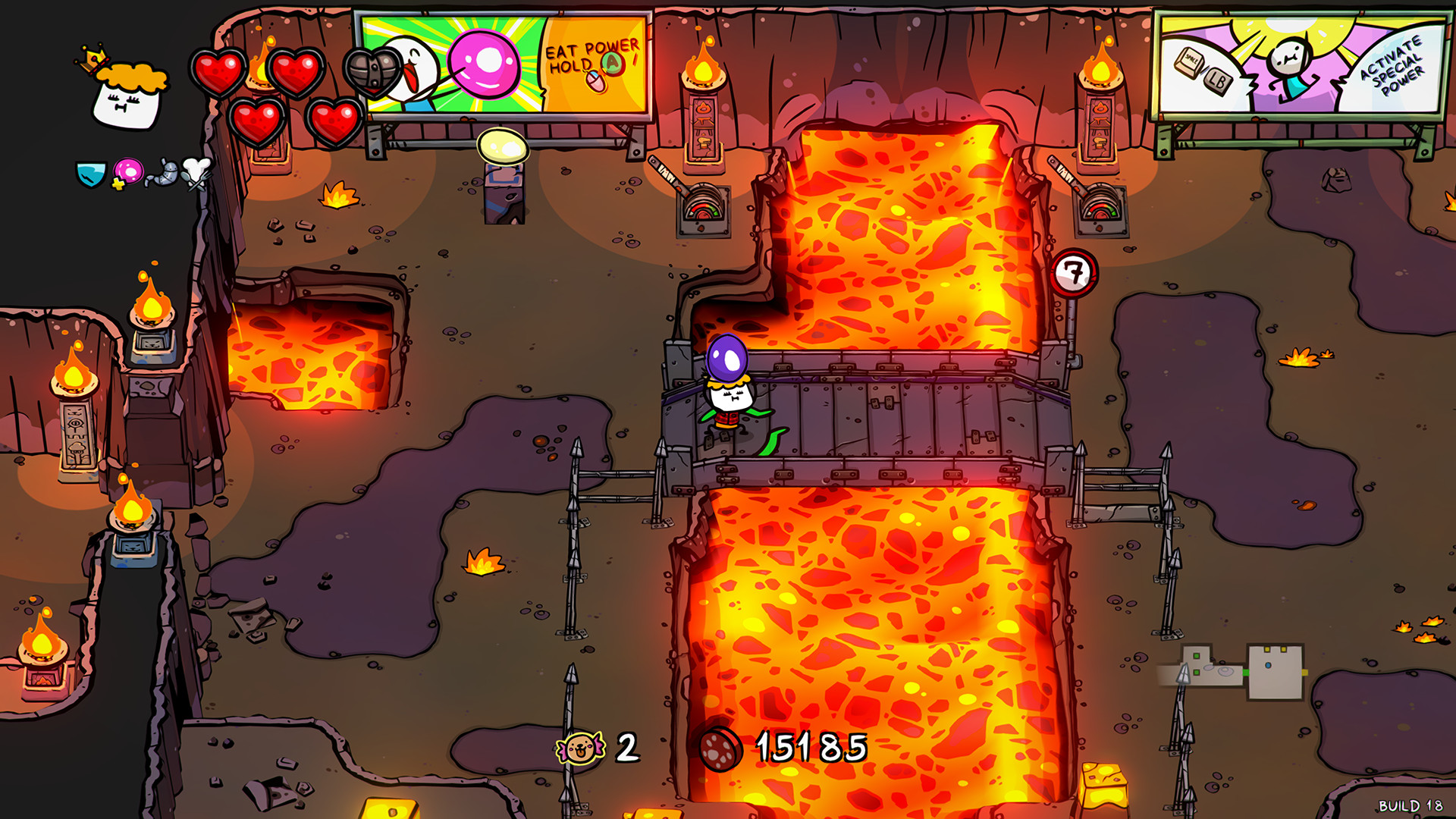The width and height of the screenshot is (1456, 819).
Task: Click the number 7 round sign
Action: (1075, 272)
